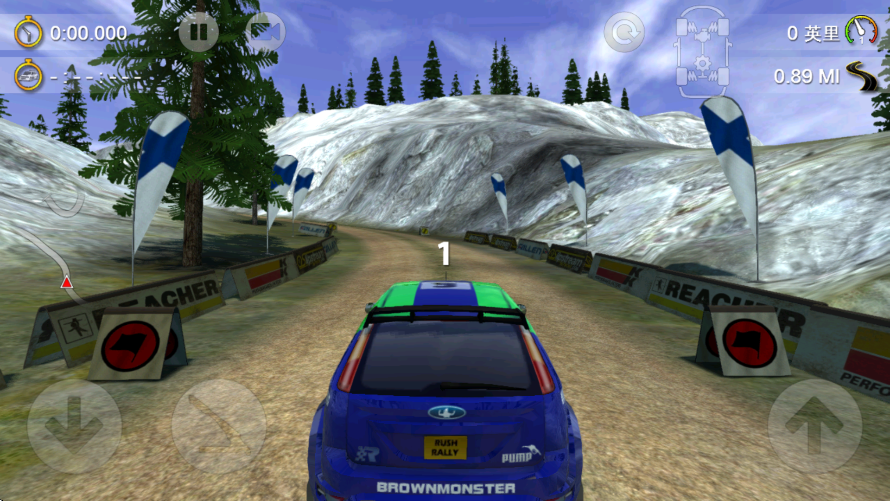Image resolution: width=890 pixels, height=501 pixels.
Task: Pull the handbrake button
Action: 219,426
